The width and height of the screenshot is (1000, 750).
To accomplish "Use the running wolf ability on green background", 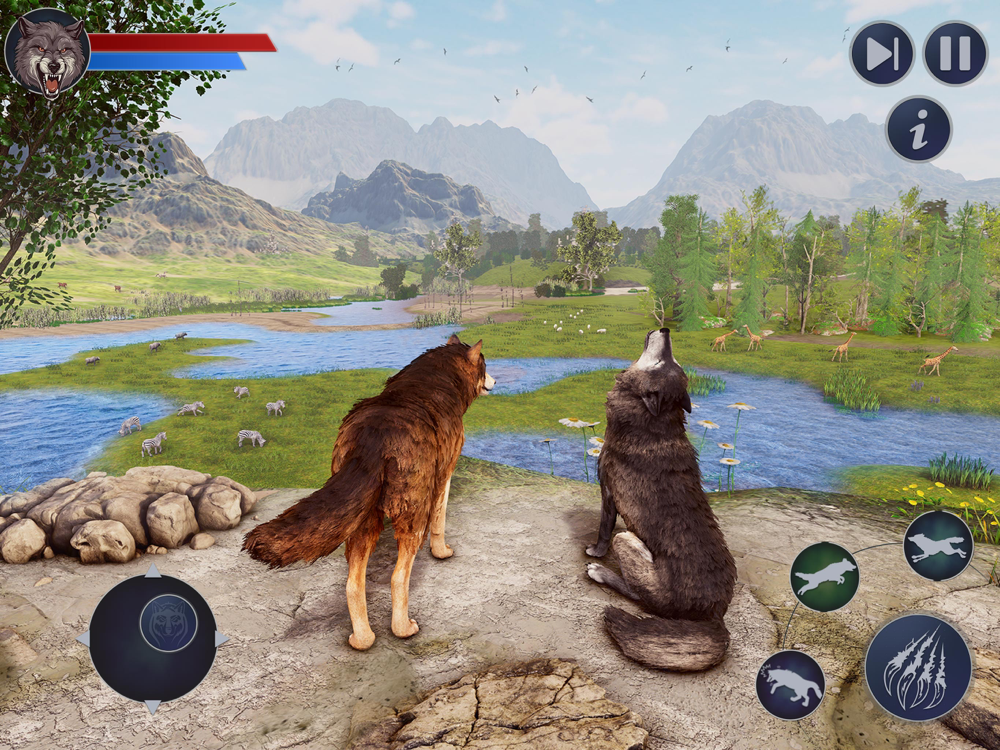I will 824,577.
